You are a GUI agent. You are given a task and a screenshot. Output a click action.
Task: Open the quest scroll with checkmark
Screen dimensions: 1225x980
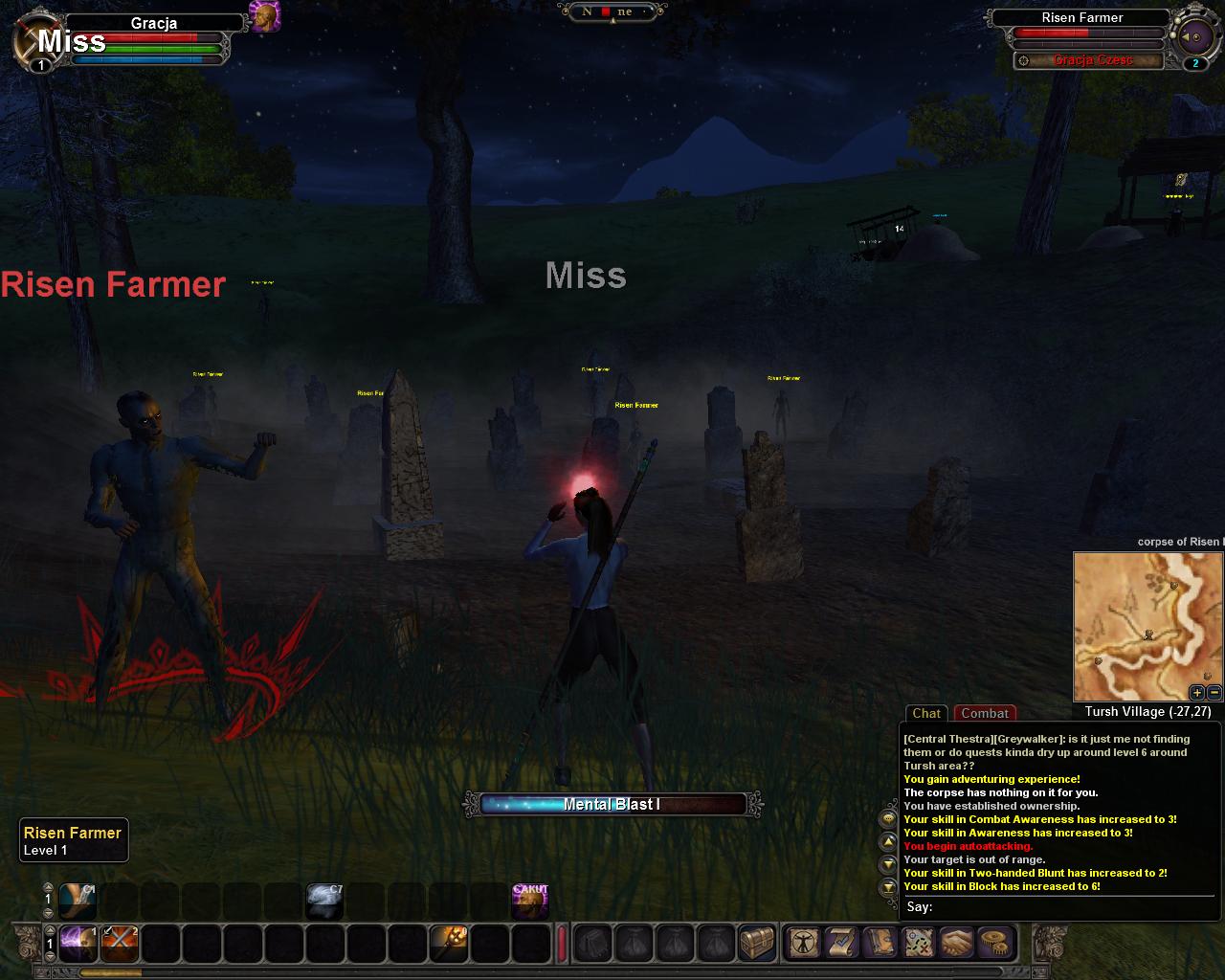point(841,944)
